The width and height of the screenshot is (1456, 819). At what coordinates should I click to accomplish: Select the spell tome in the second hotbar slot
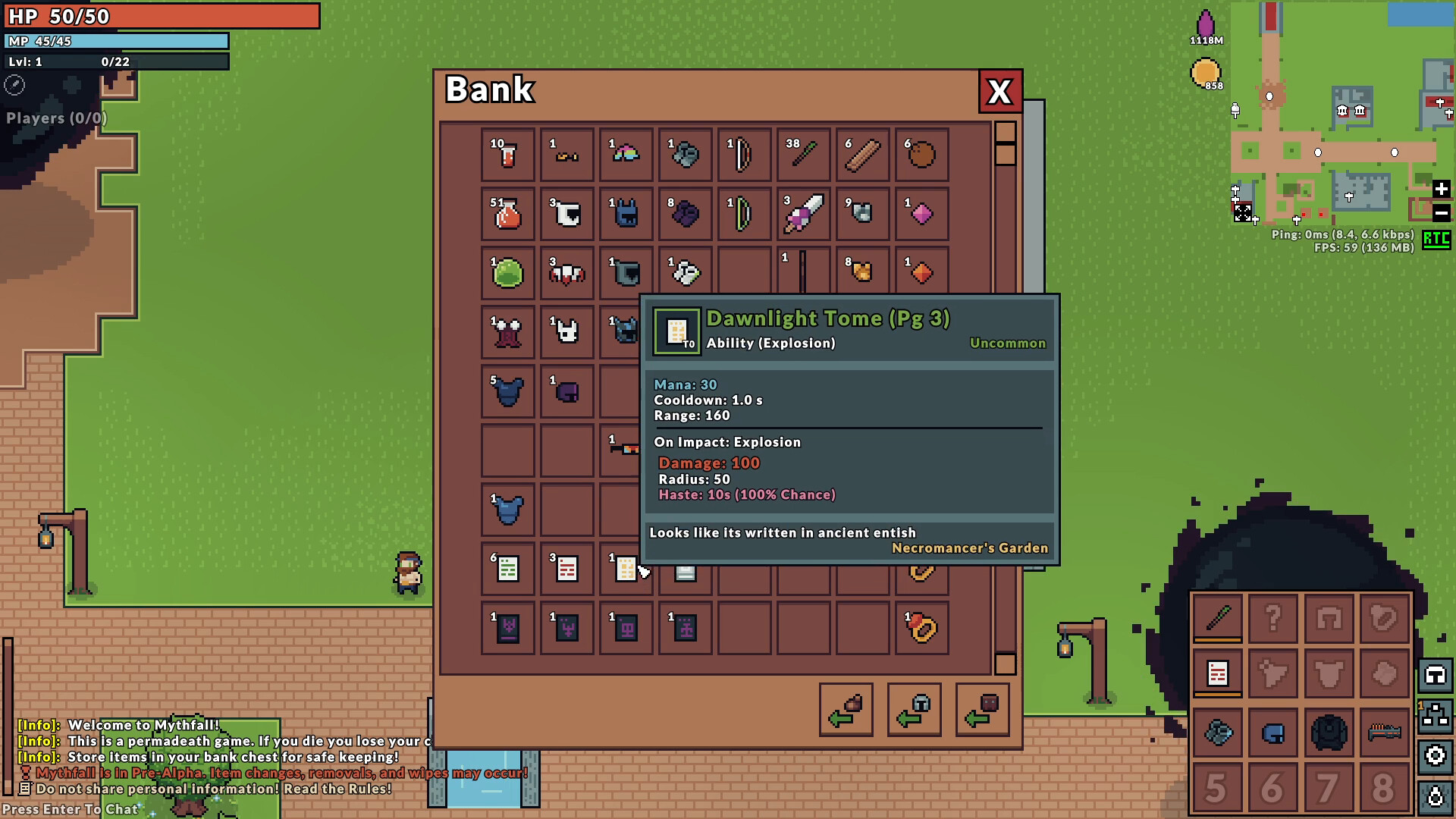pos(1218,672)
